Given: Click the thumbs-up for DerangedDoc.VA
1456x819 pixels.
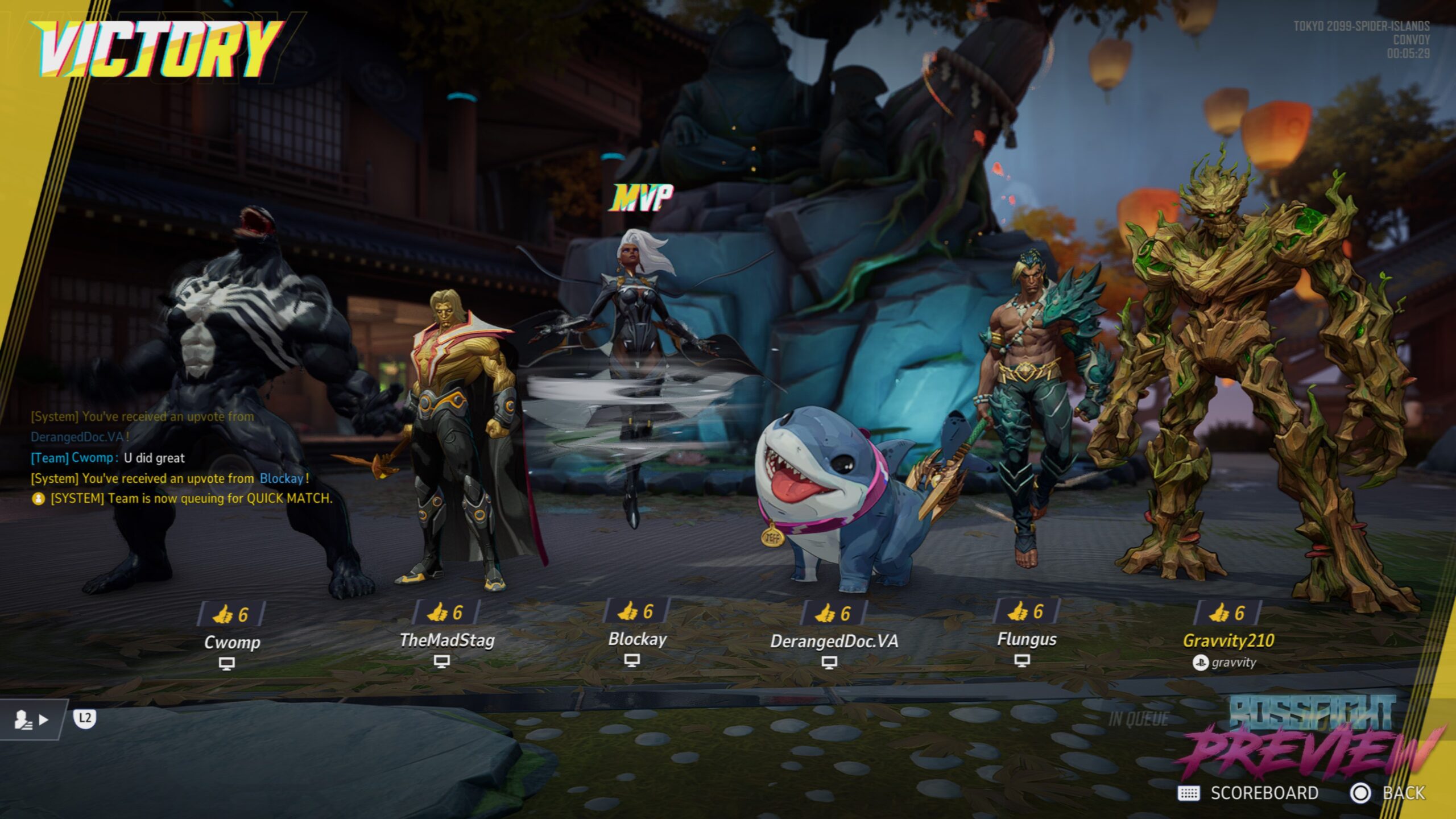Looking at the screenshot, I should [x=833, y=613].
